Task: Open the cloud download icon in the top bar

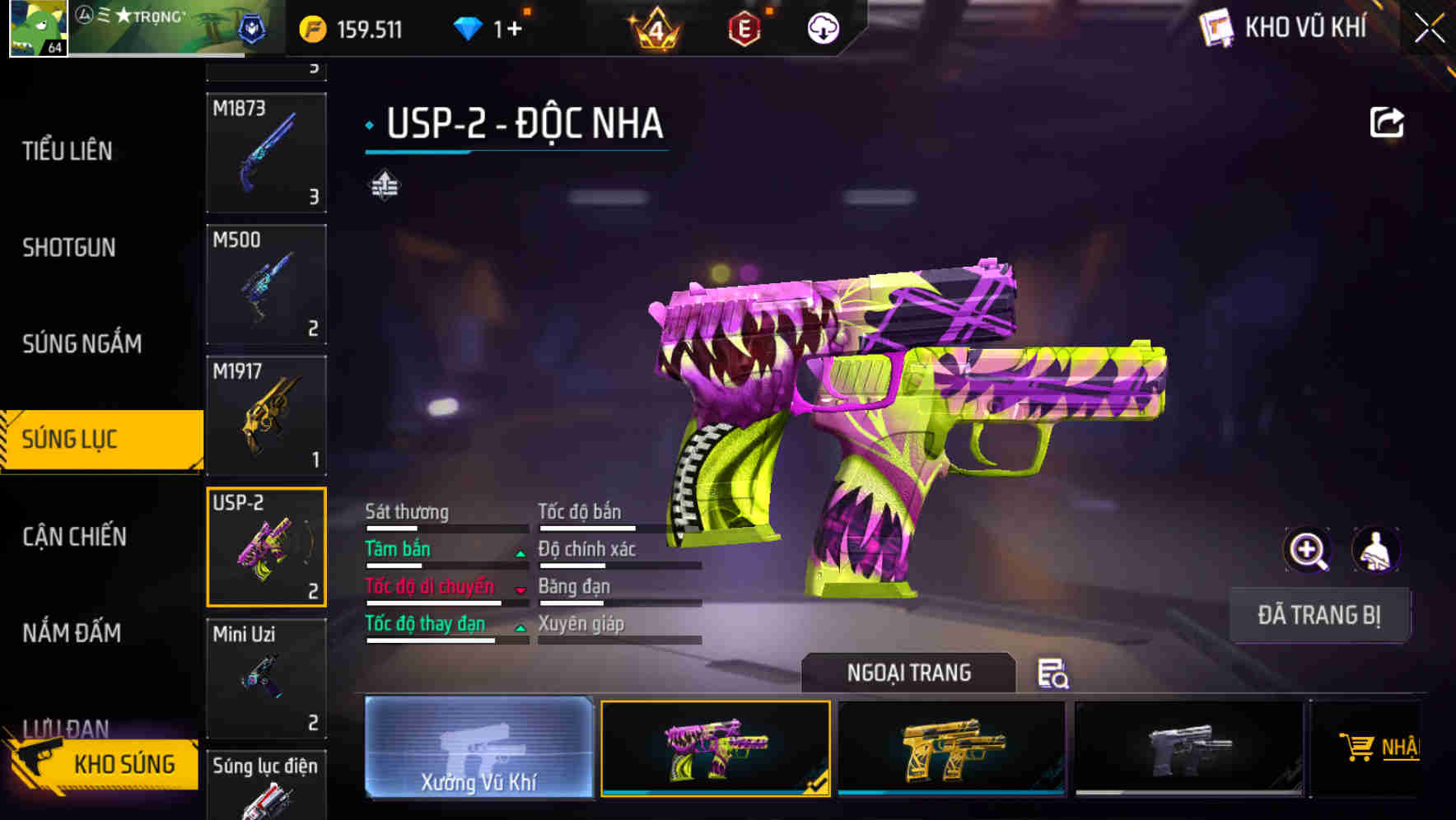Action: pos(821,28)
